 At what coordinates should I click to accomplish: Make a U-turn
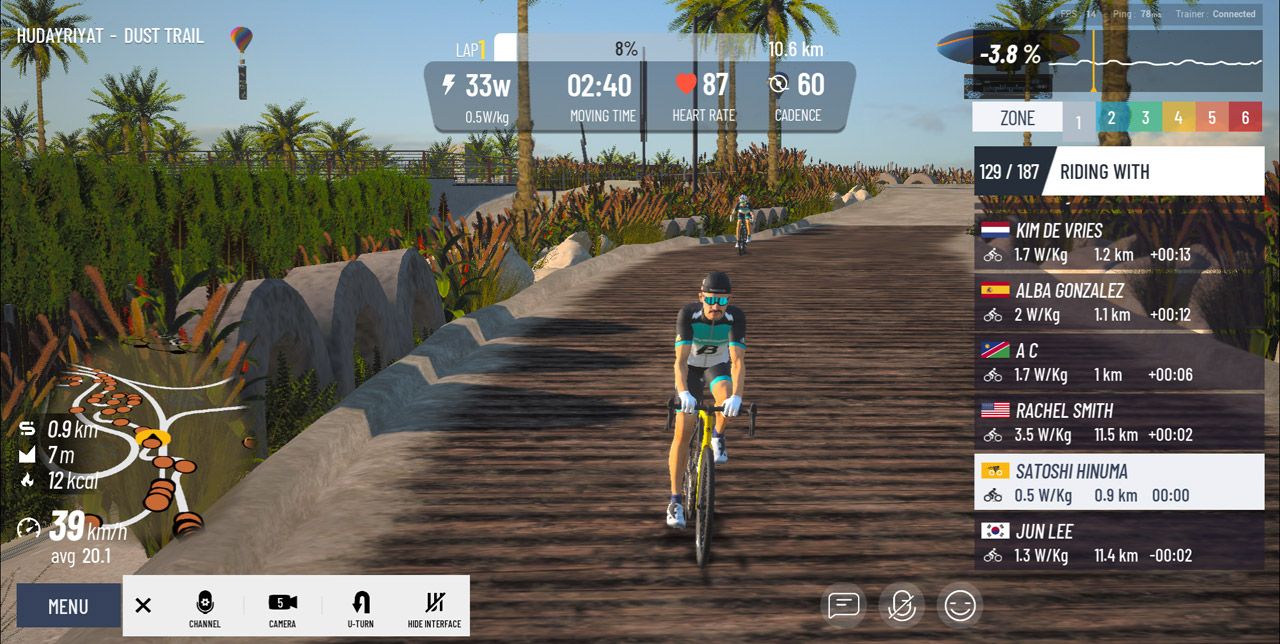tap(361, 607)
